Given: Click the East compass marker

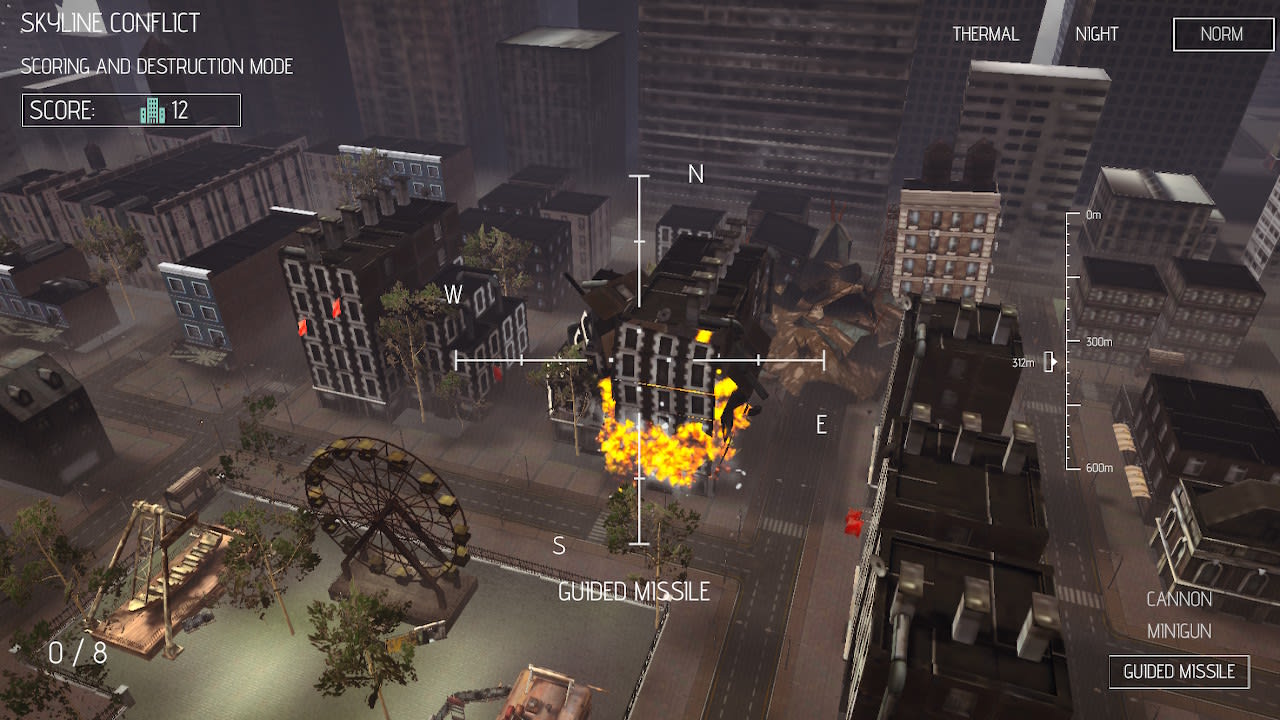Looking at the screenshot, I should click(821, 424).
